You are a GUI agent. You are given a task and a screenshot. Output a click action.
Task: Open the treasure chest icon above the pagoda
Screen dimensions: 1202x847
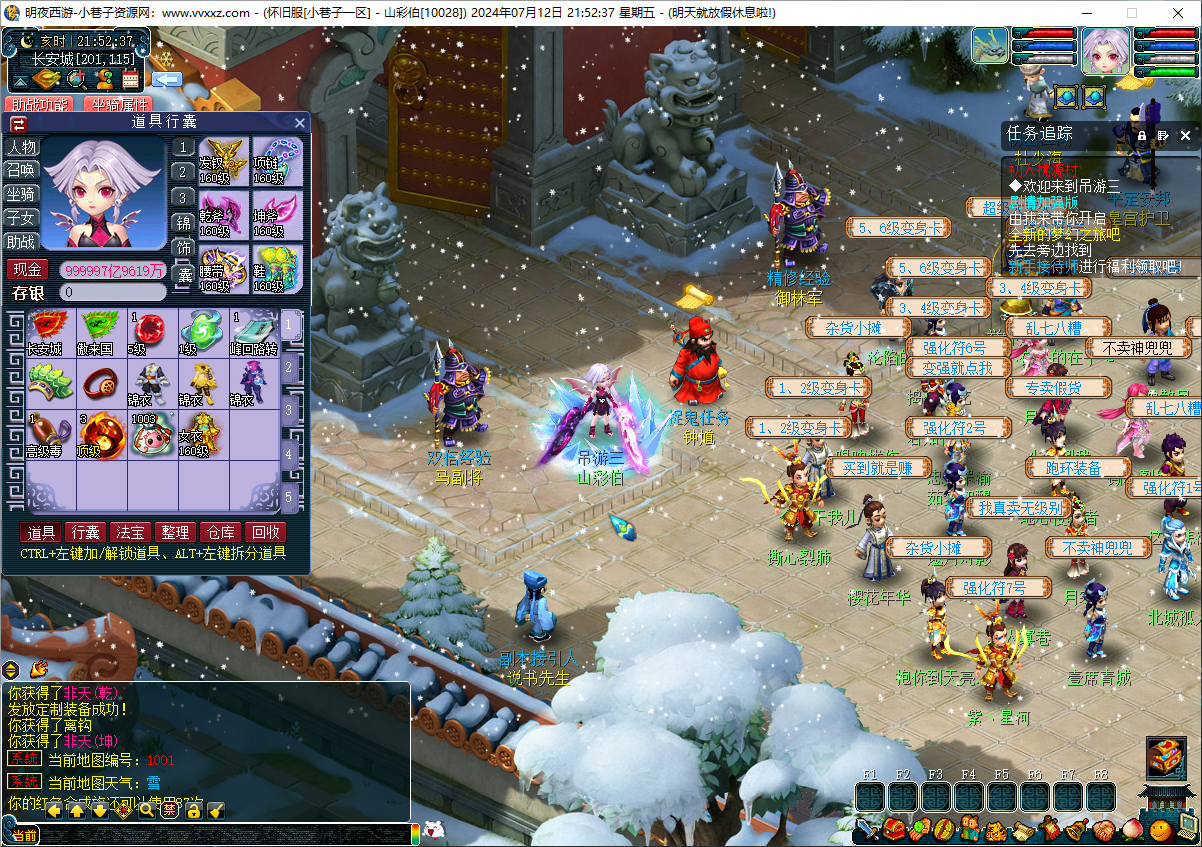pos(1165,757)
